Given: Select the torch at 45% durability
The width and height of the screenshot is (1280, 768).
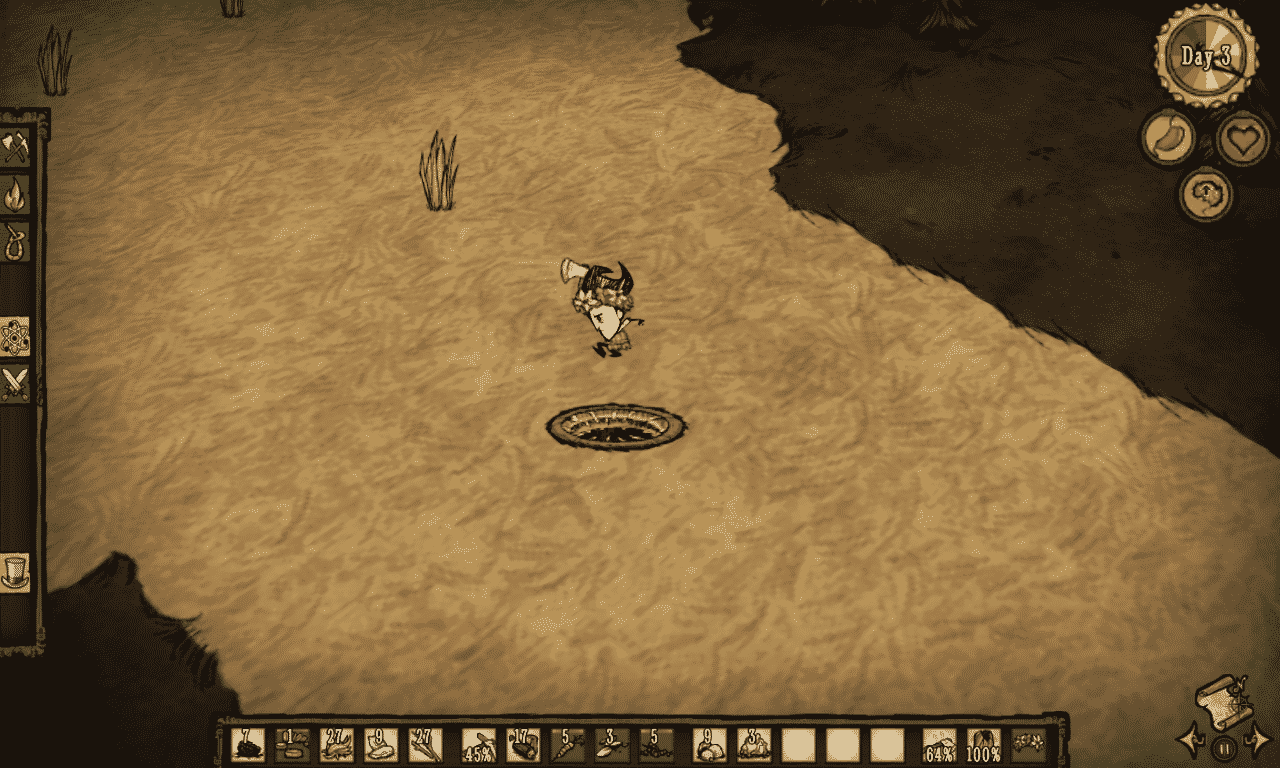Looking at the screenshot, I should point(479,745).
